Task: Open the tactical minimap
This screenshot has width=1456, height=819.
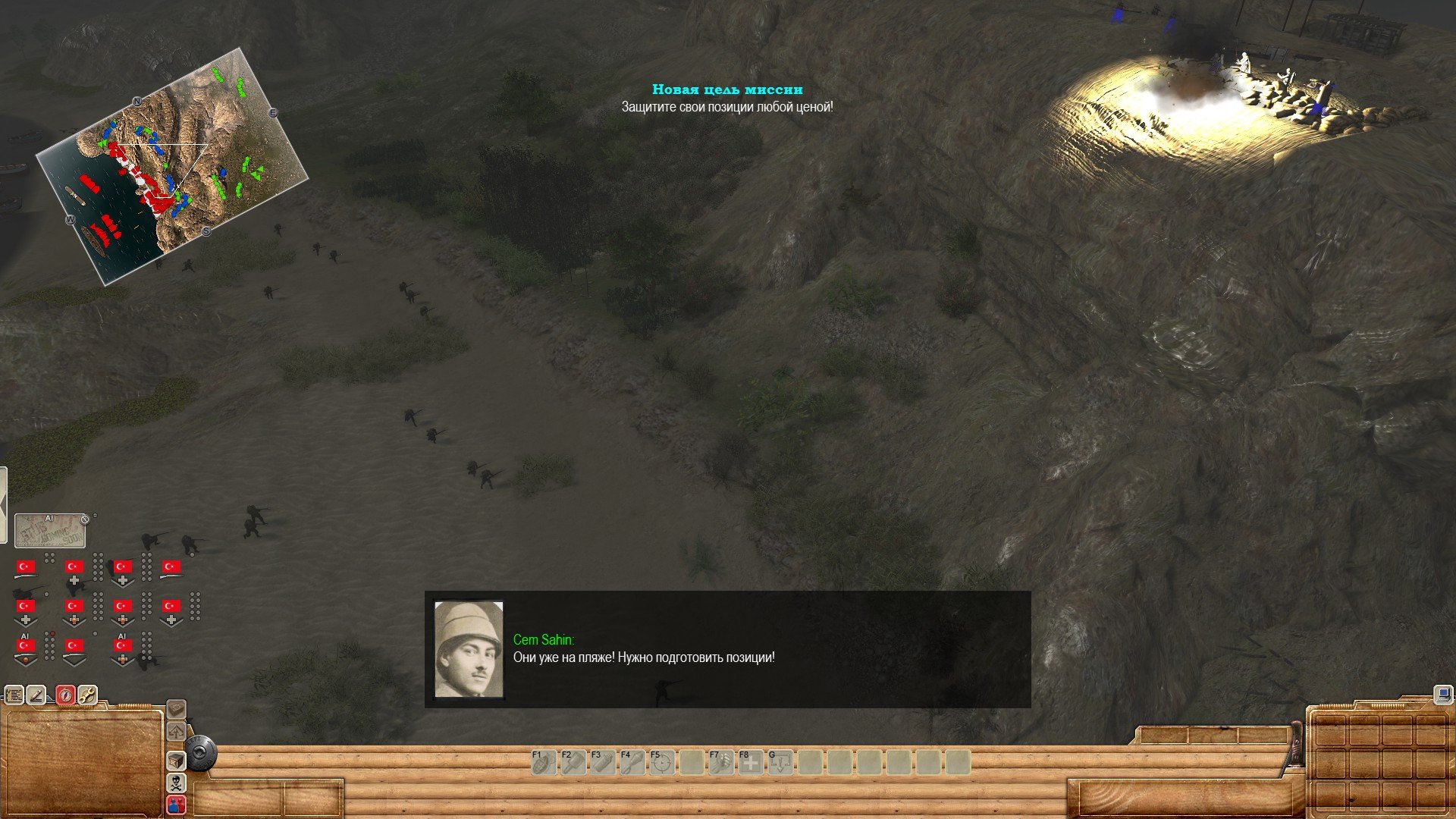Action: pos(173,165)
